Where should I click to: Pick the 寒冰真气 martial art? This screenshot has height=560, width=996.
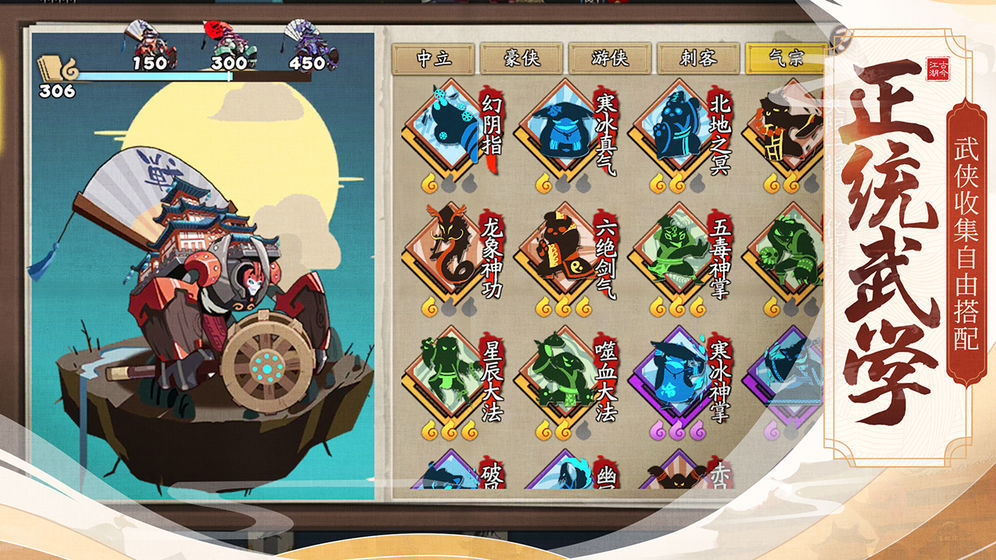[560, 130]
